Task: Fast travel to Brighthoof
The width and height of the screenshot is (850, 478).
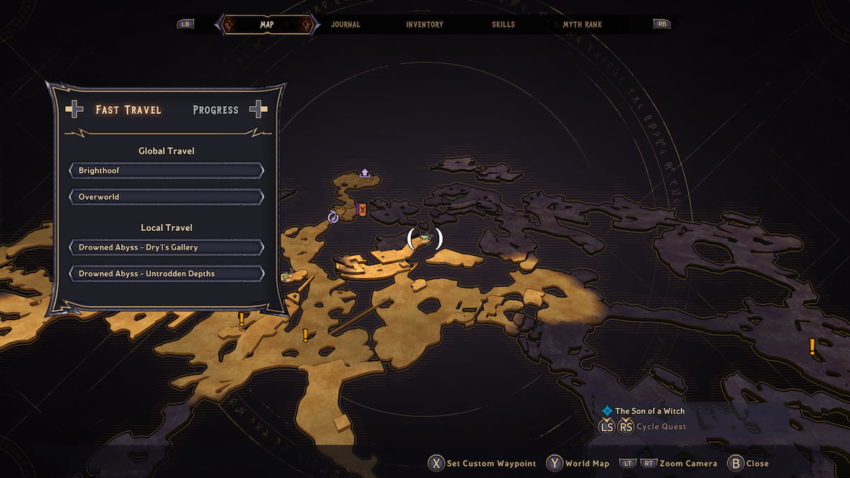Action: point(166,171)
